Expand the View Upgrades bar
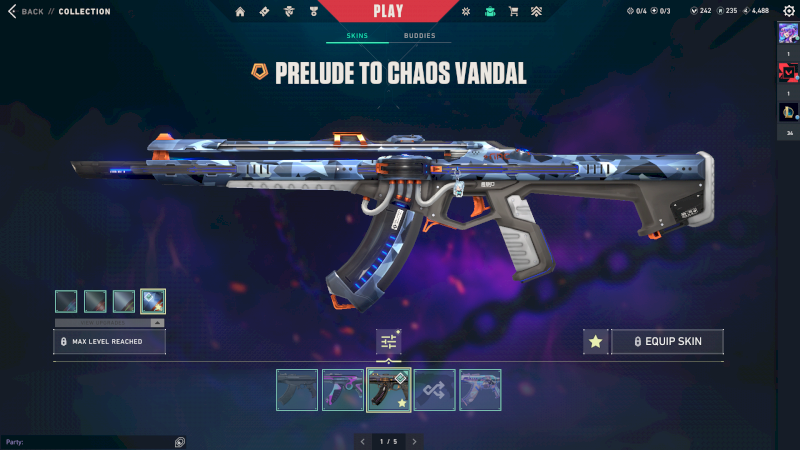 coord(109,323)
